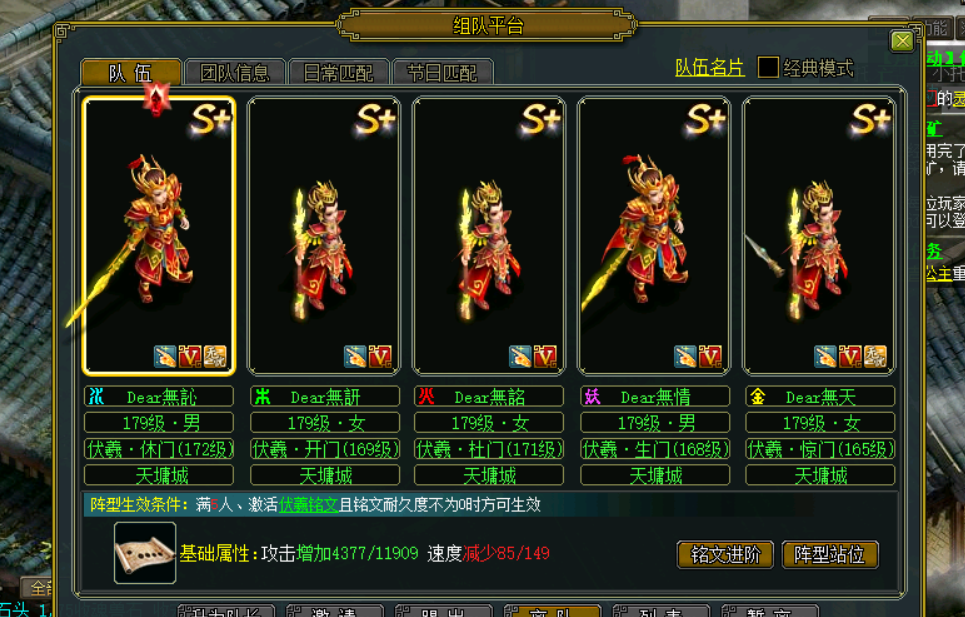965x617 pixels.
Task: Open the 日常匹配 tab
Action: point(338,72)
